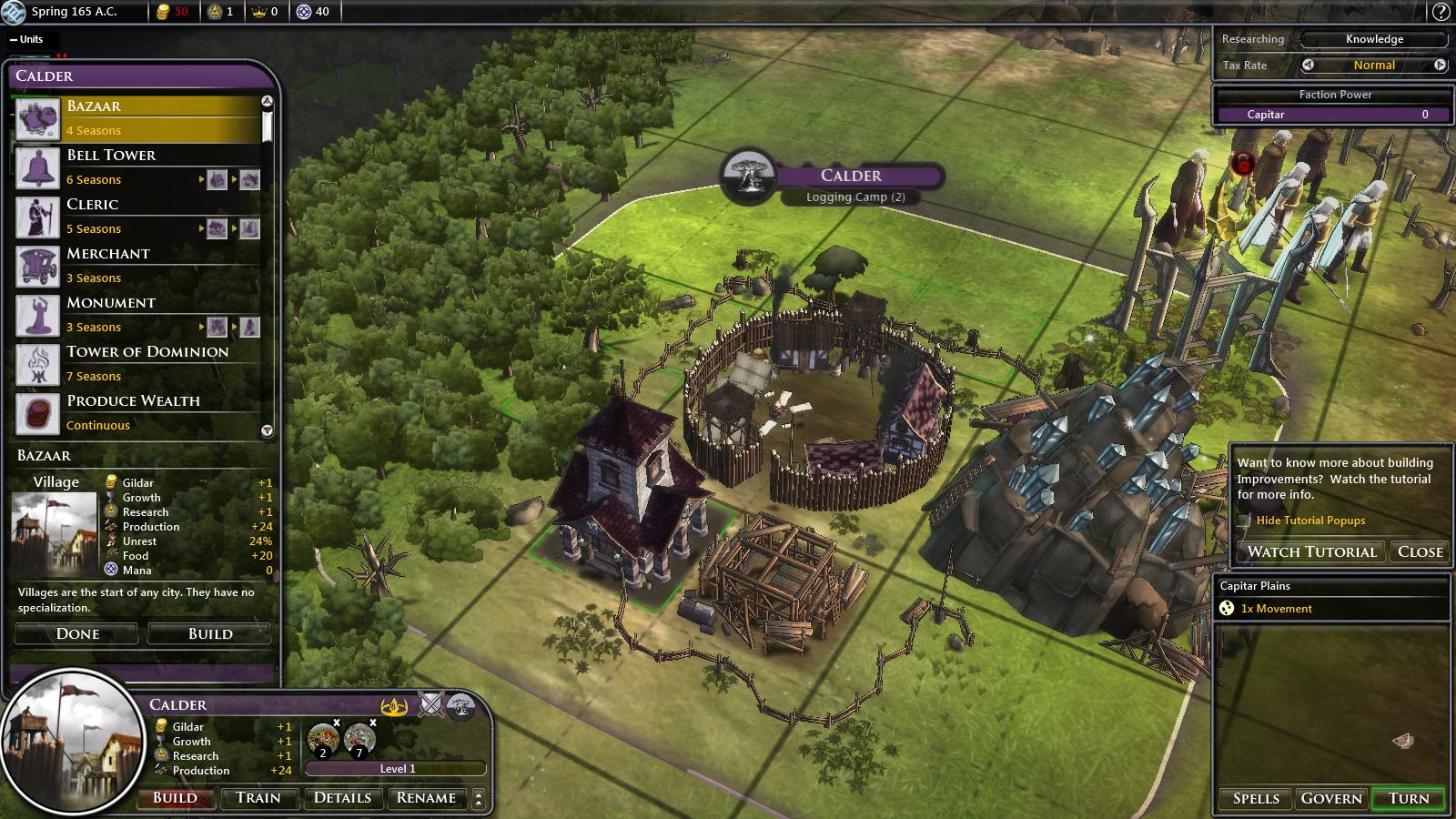The width and height of the screenshot is (1456, 819).
Task: Pick the Cleric improvement entry
Action: coord(136,216)
